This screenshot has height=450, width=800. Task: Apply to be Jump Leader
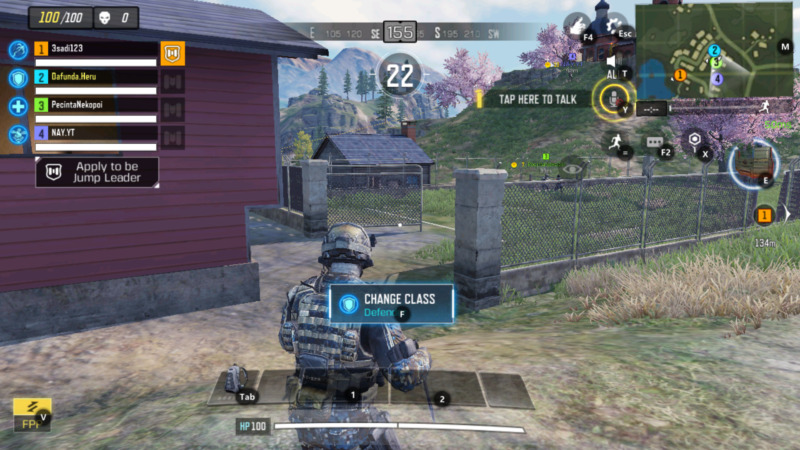[x=97, y=172]
